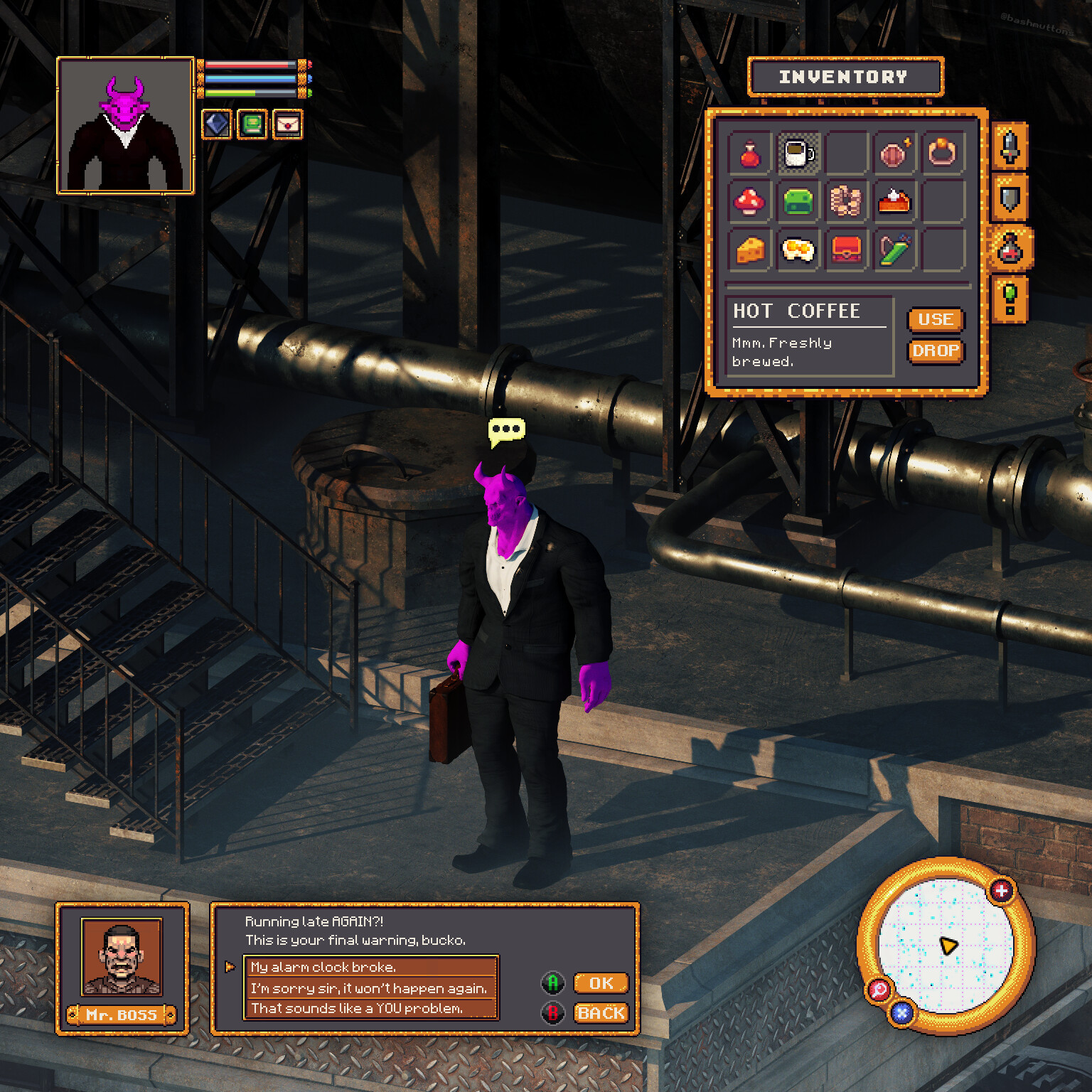Open the green book HUD icon
The height and width of the screenshot is (1092, 1092).
click(x=252, y=124)
